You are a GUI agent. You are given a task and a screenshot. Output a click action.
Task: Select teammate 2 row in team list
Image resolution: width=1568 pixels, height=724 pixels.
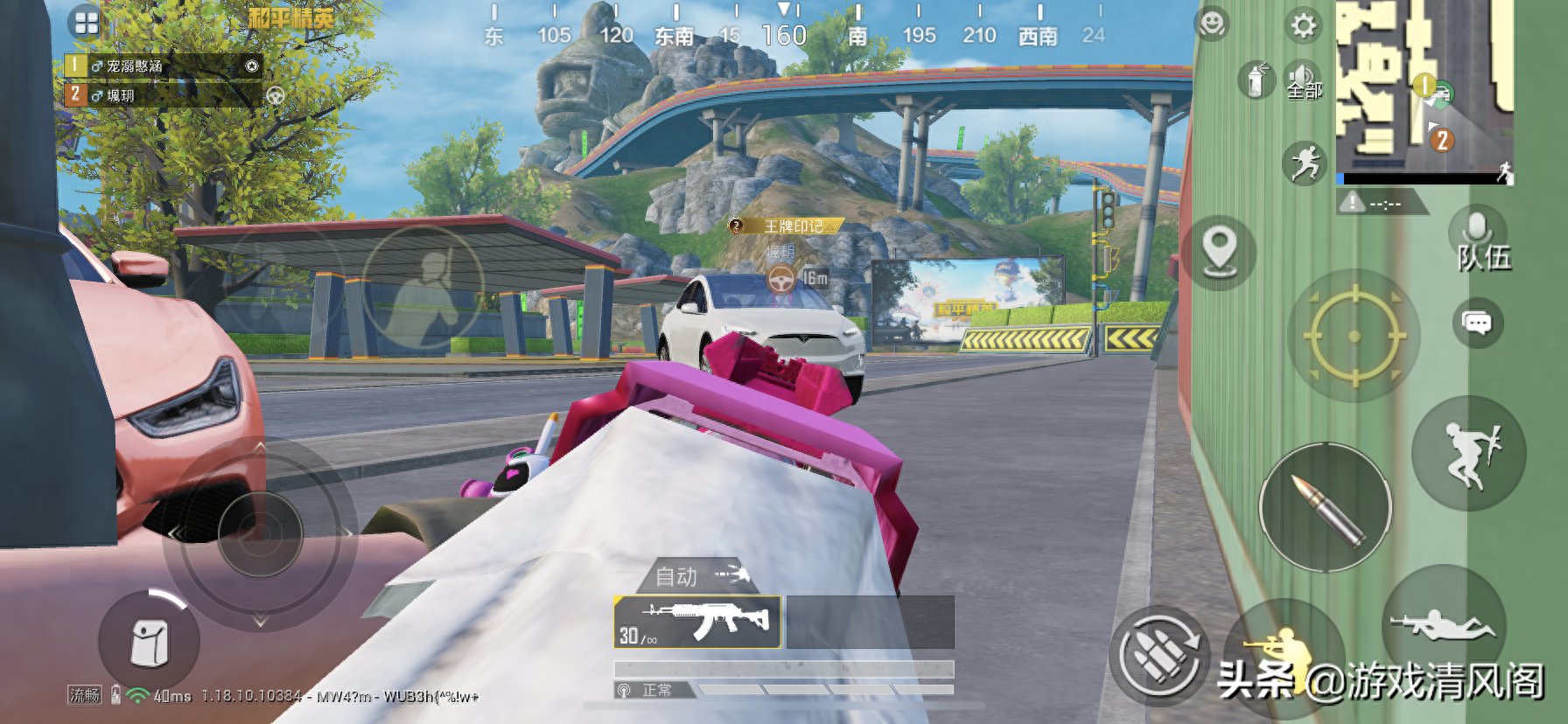click(x=163, y=94)
